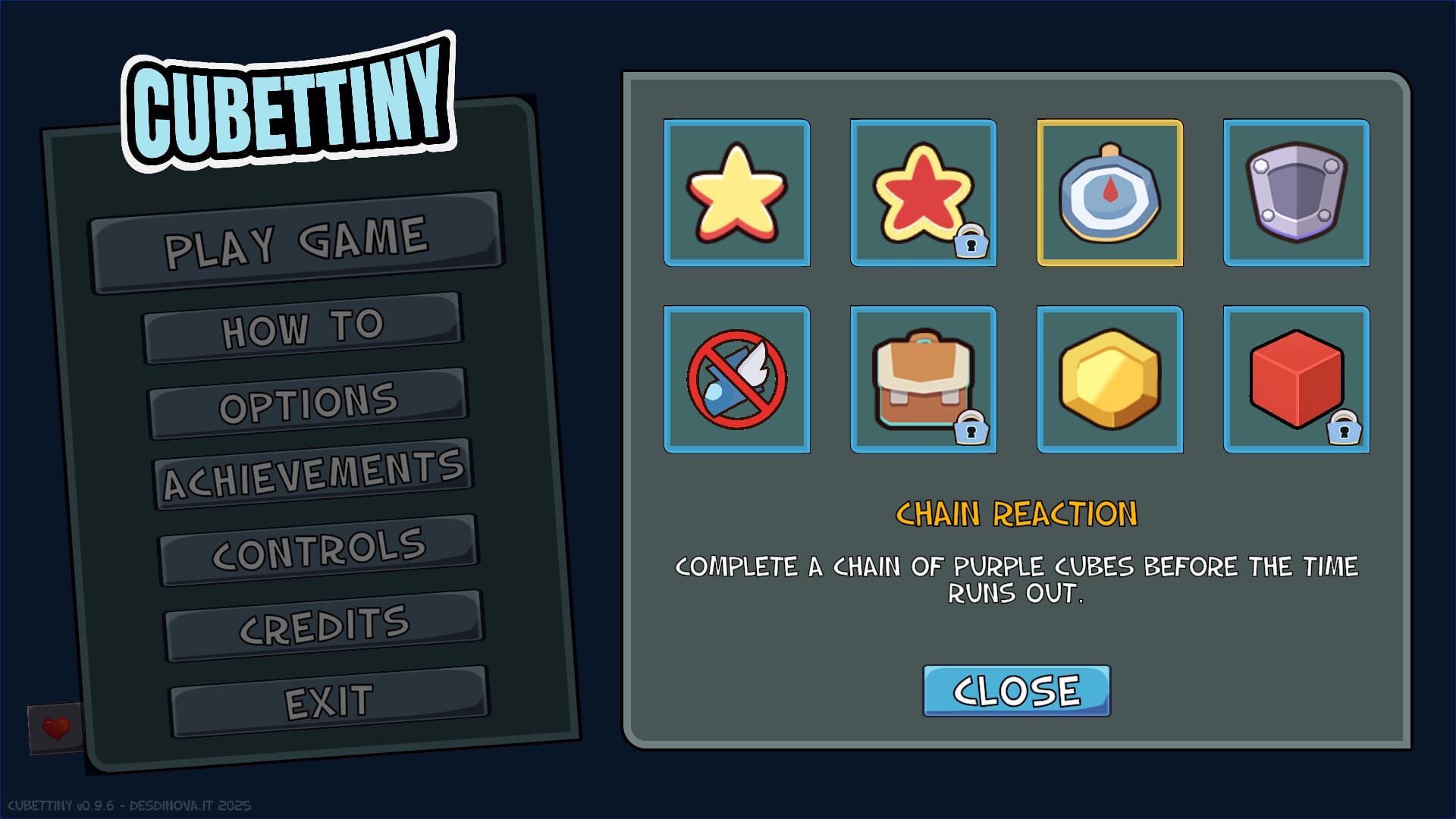Click the lock badge on the backpack achievement
Image resolution: width=1456 pixels, height=819 pixels.
tap(973, 429)
